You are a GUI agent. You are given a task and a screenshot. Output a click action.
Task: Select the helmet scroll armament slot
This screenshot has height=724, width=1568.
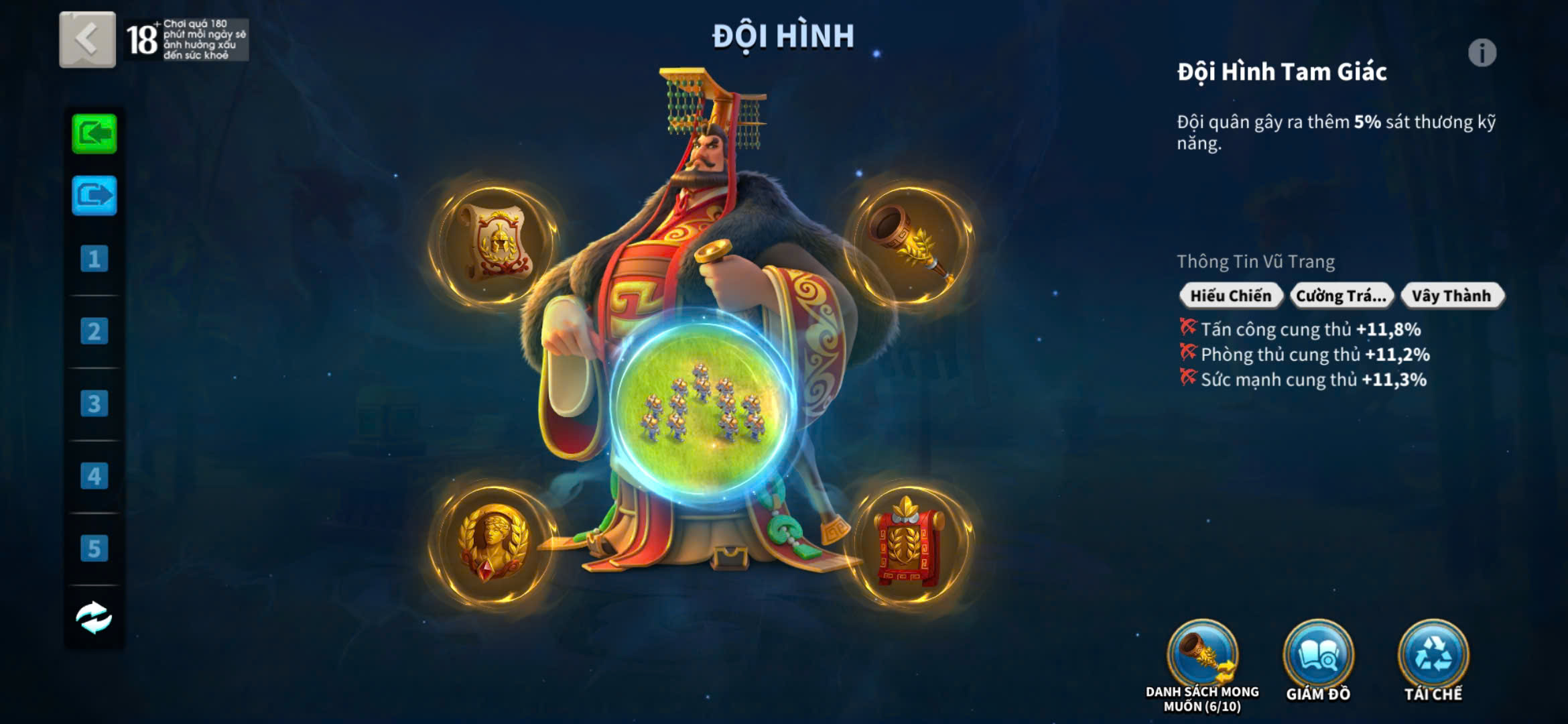coord(495,244)
